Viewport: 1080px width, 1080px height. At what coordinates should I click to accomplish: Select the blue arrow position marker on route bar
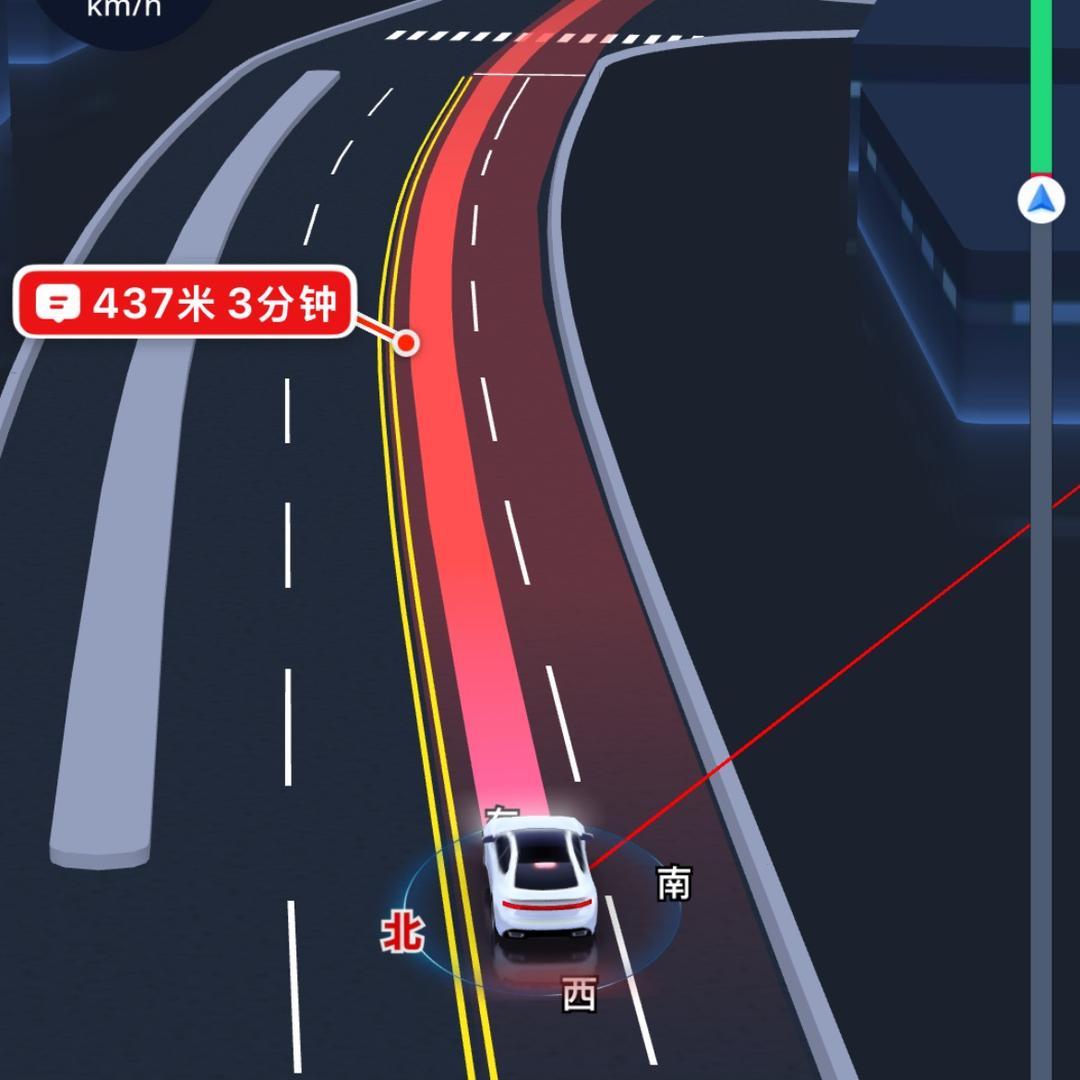[1041, 200]
